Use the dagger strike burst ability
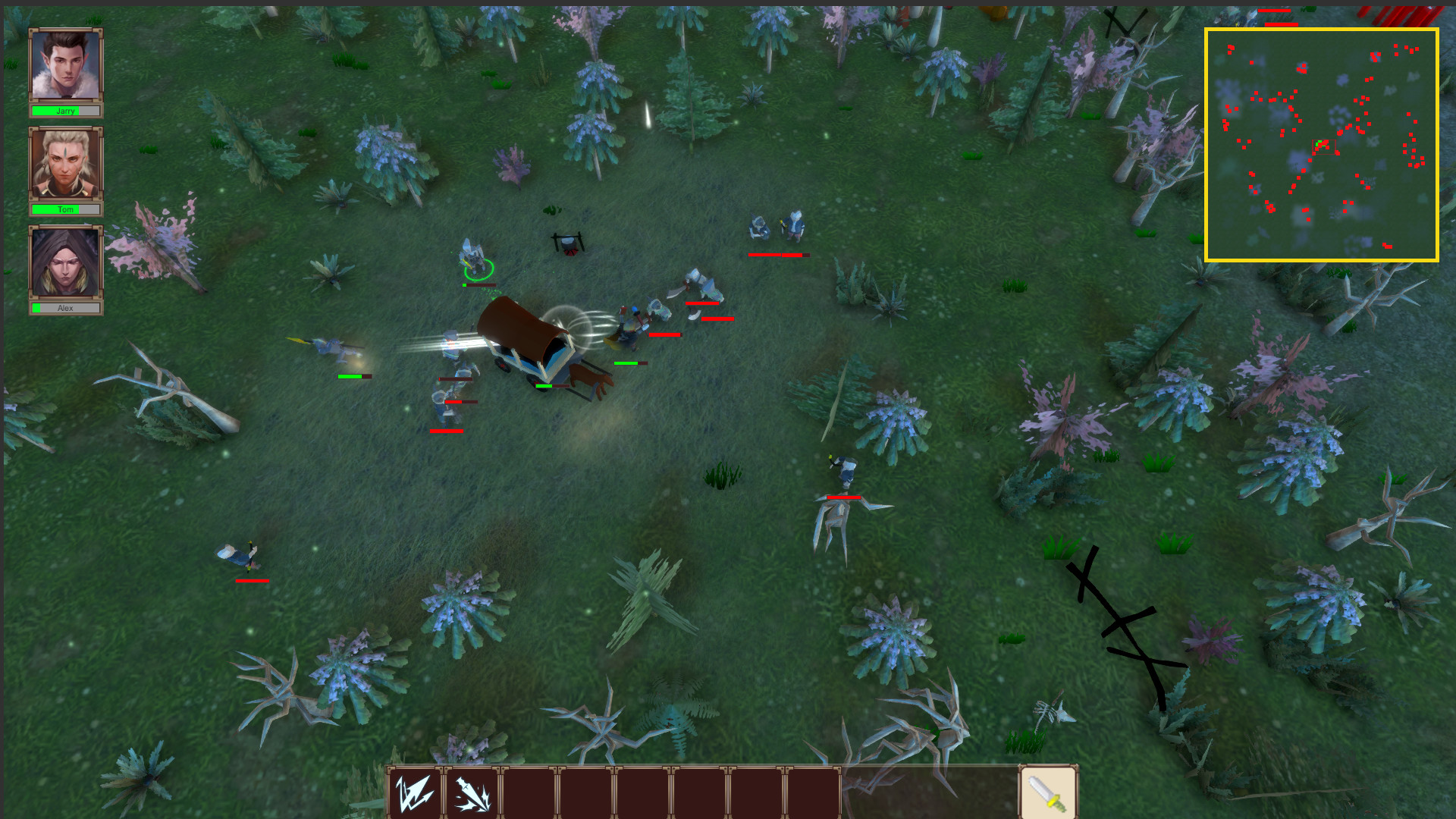Screen dimensions: 1456x819 [472, 793]
